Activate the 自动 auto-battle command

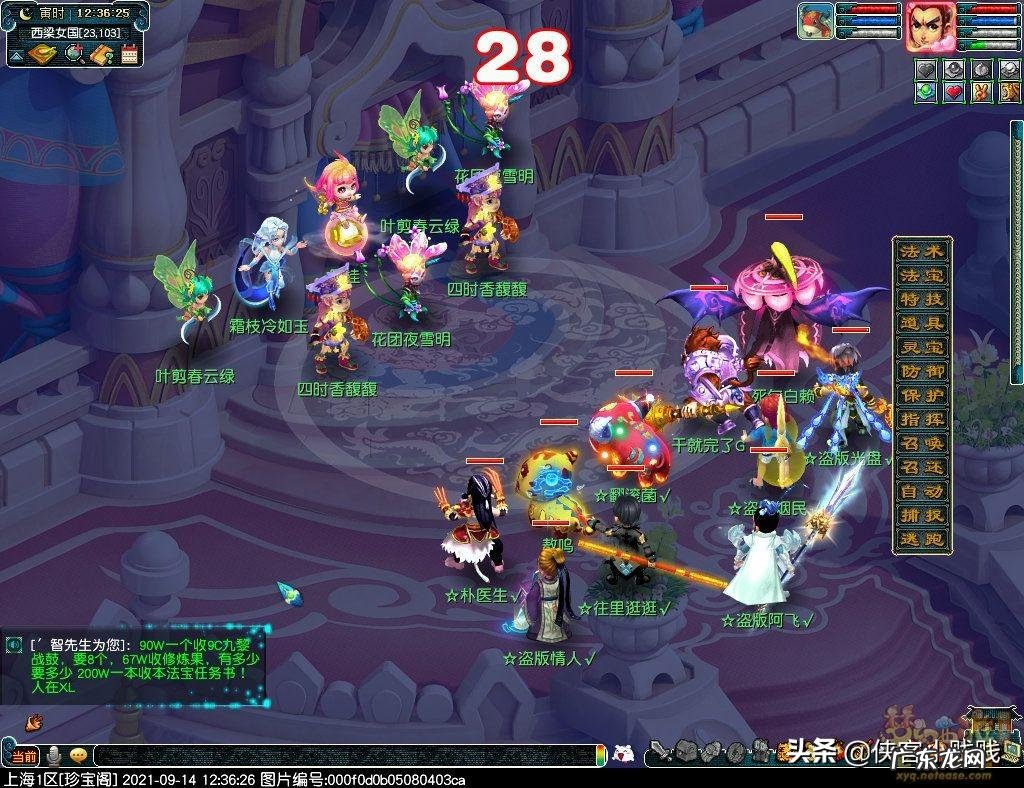click(x=921, y=491)
